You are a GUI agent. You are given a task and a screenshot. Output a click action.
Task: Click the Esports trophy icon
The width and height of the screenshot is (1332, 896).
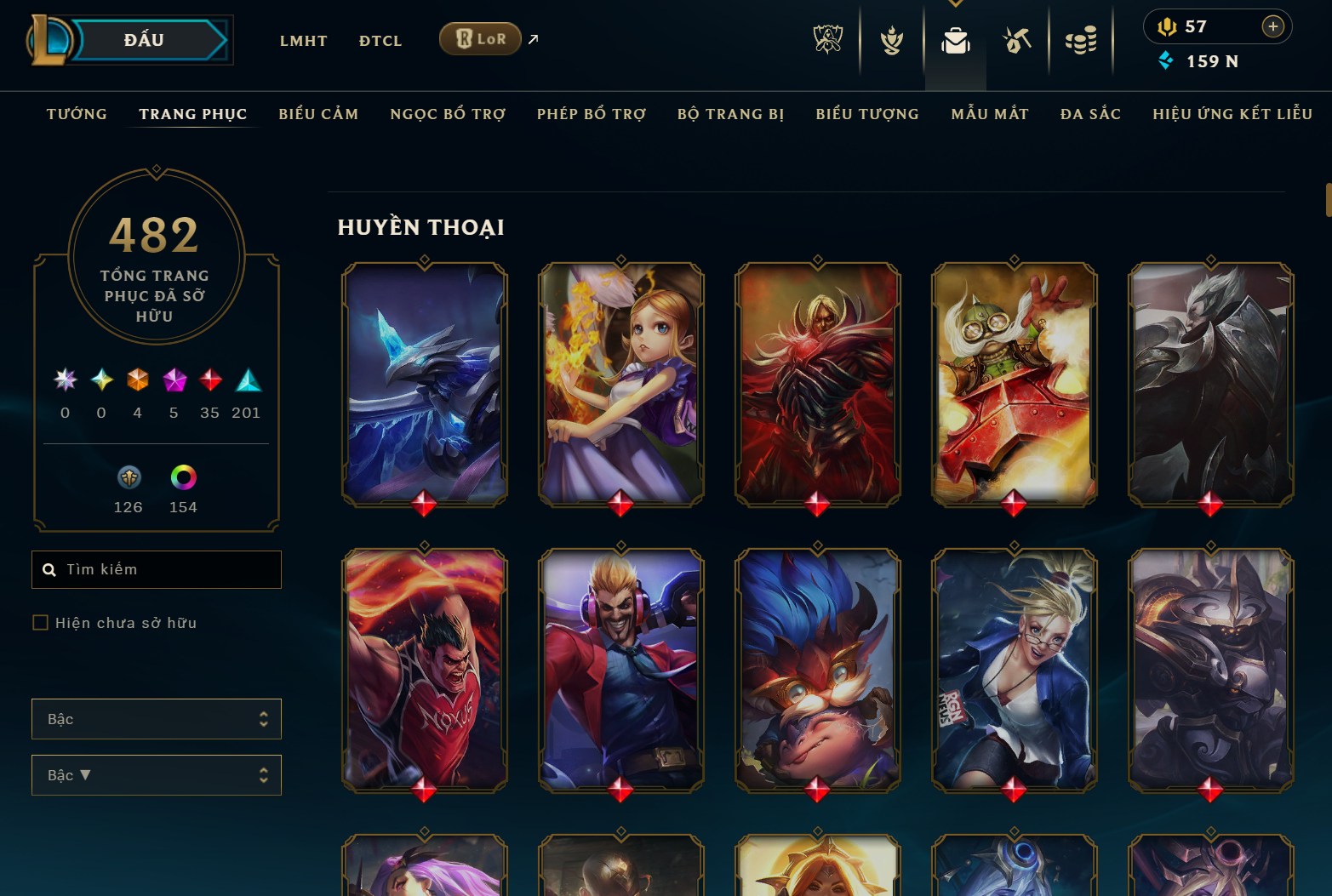(827, 38)
